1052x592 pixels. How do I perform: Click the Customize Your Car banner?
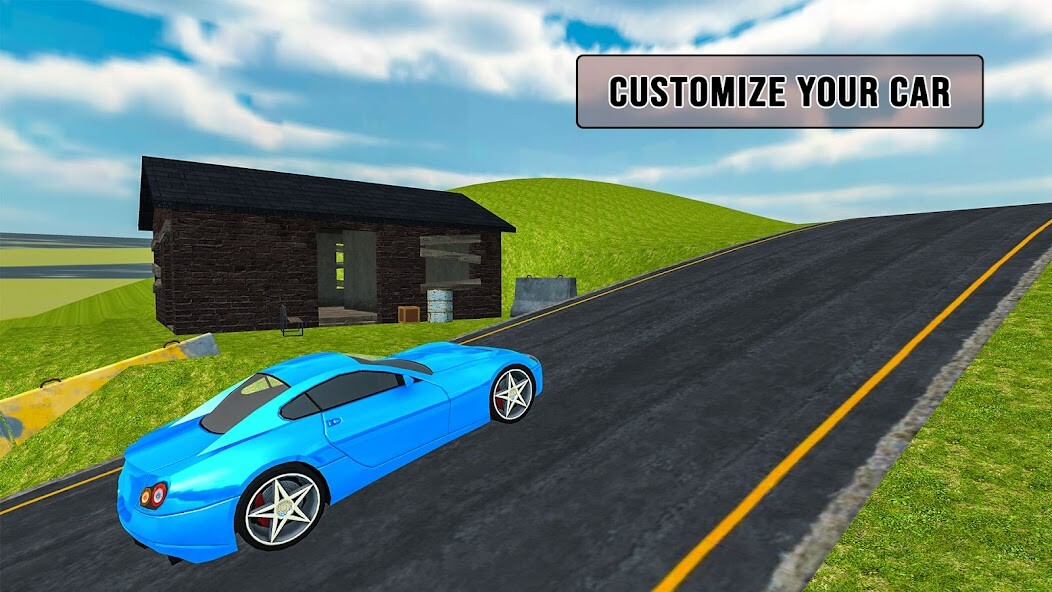click(779, 92)
